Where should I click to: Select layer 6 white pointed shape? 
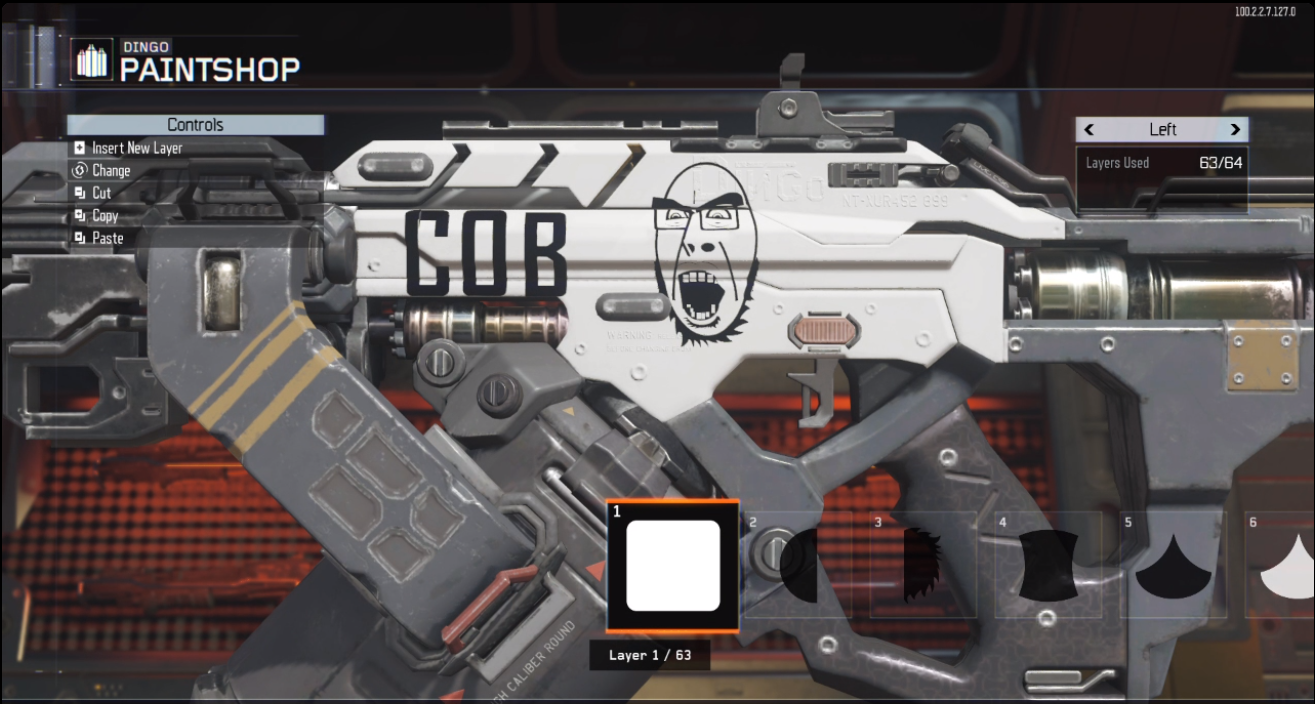1285,566
